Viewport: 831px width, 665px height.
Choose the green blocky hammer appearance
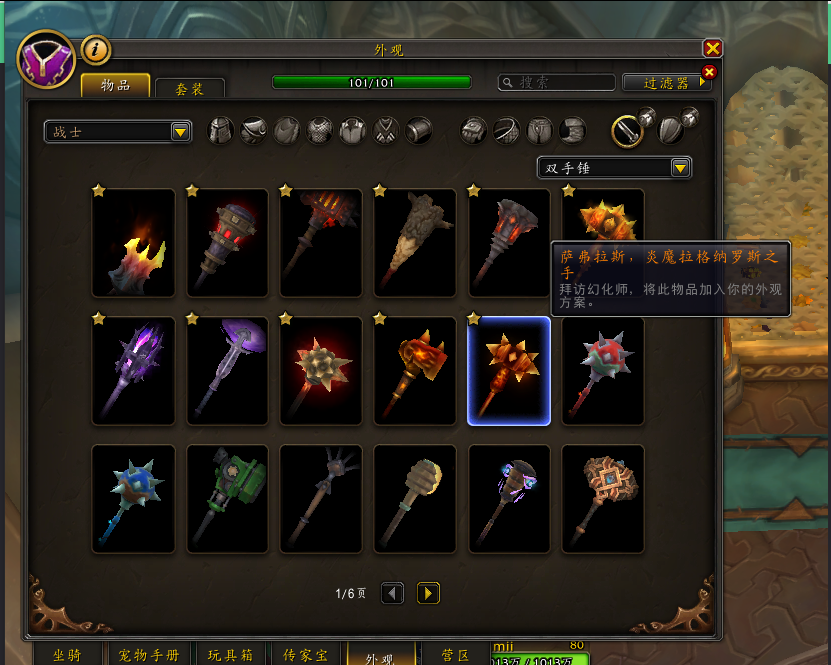[227, 499]
